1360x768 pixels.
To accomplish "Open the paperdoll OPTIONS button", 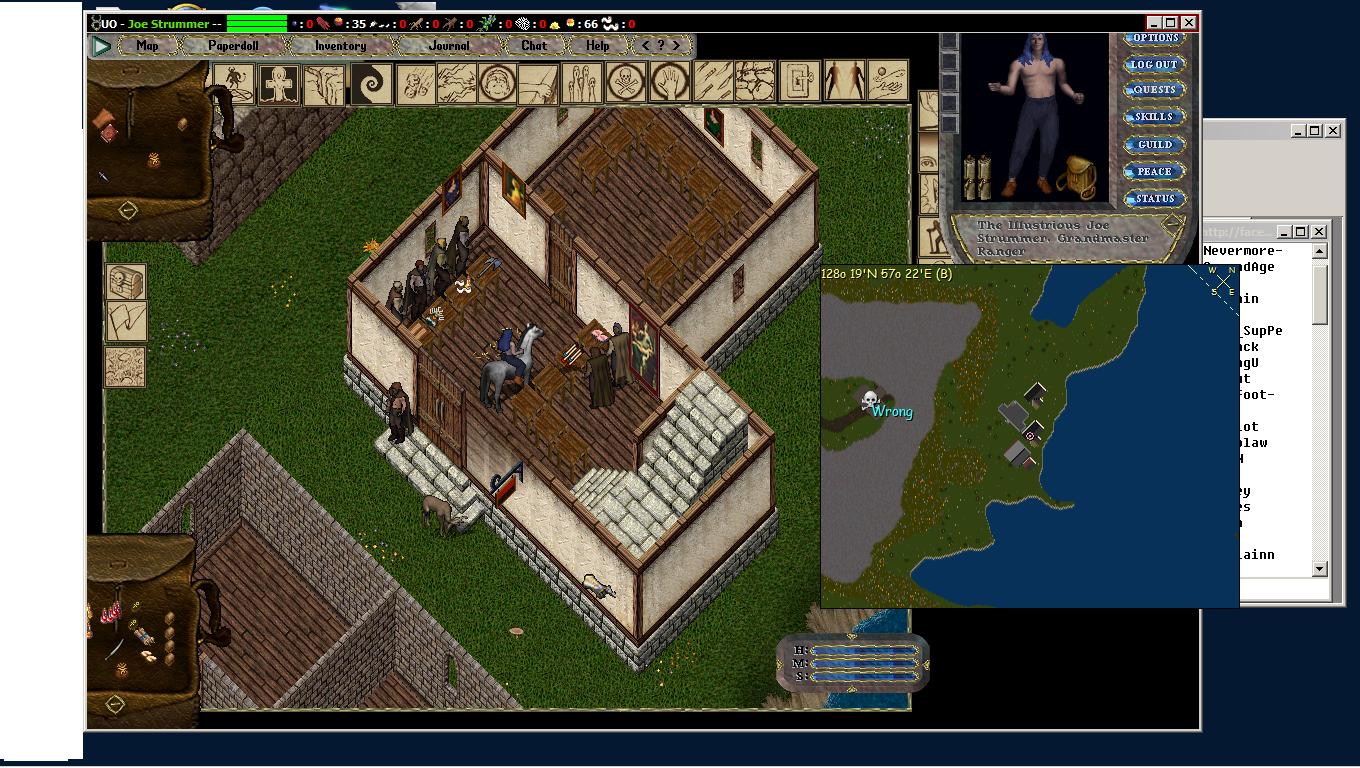I will pyautogui.click(x=1155, y=38).
